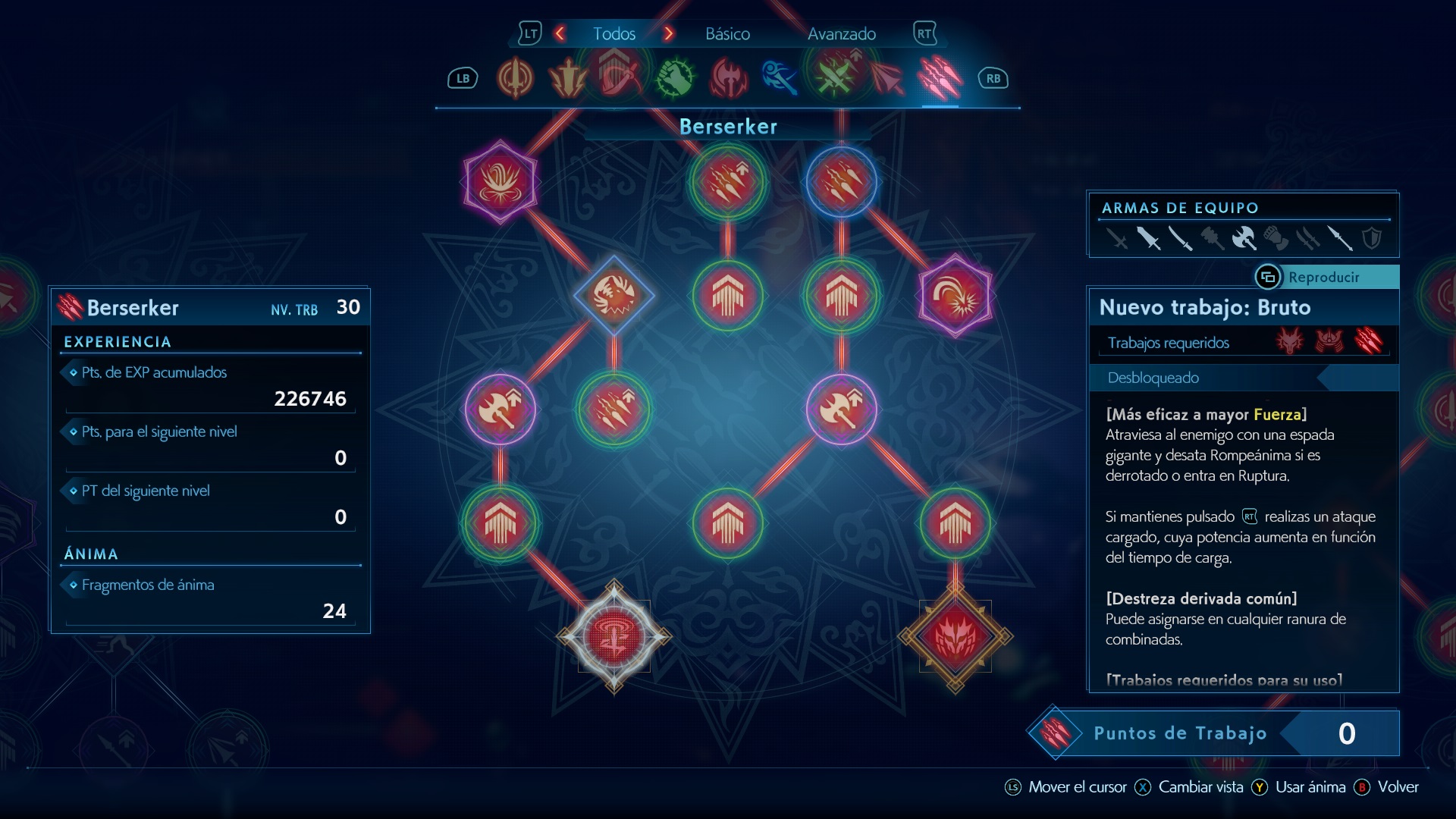Select the roaring beast head diamond node
The image size is (1456, 819).
(x=613, y=296)
